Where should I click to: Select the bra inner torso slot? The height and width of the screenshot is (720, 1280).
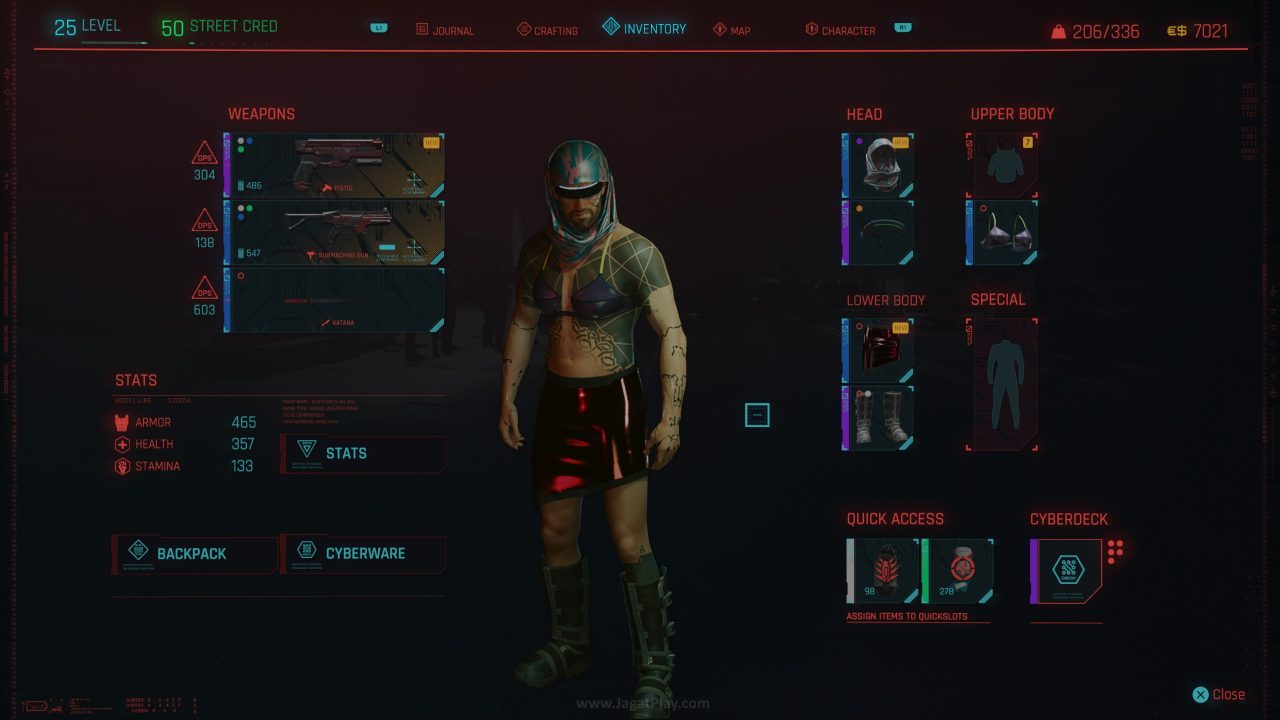coord(1002,232)
